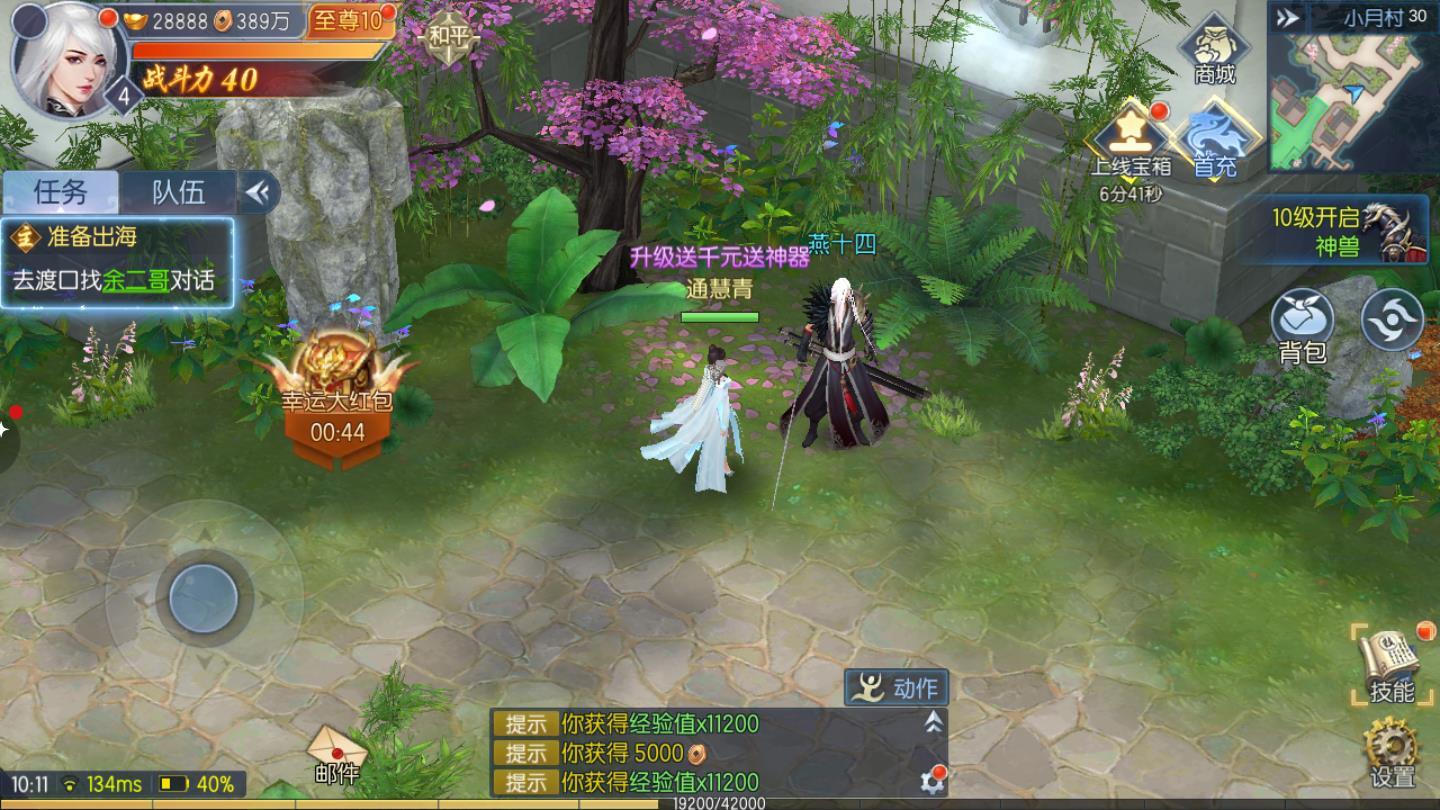Collapse the quest panel with arrow button
The height and width of the screenshot is (810, 1440).
[258, 193]
